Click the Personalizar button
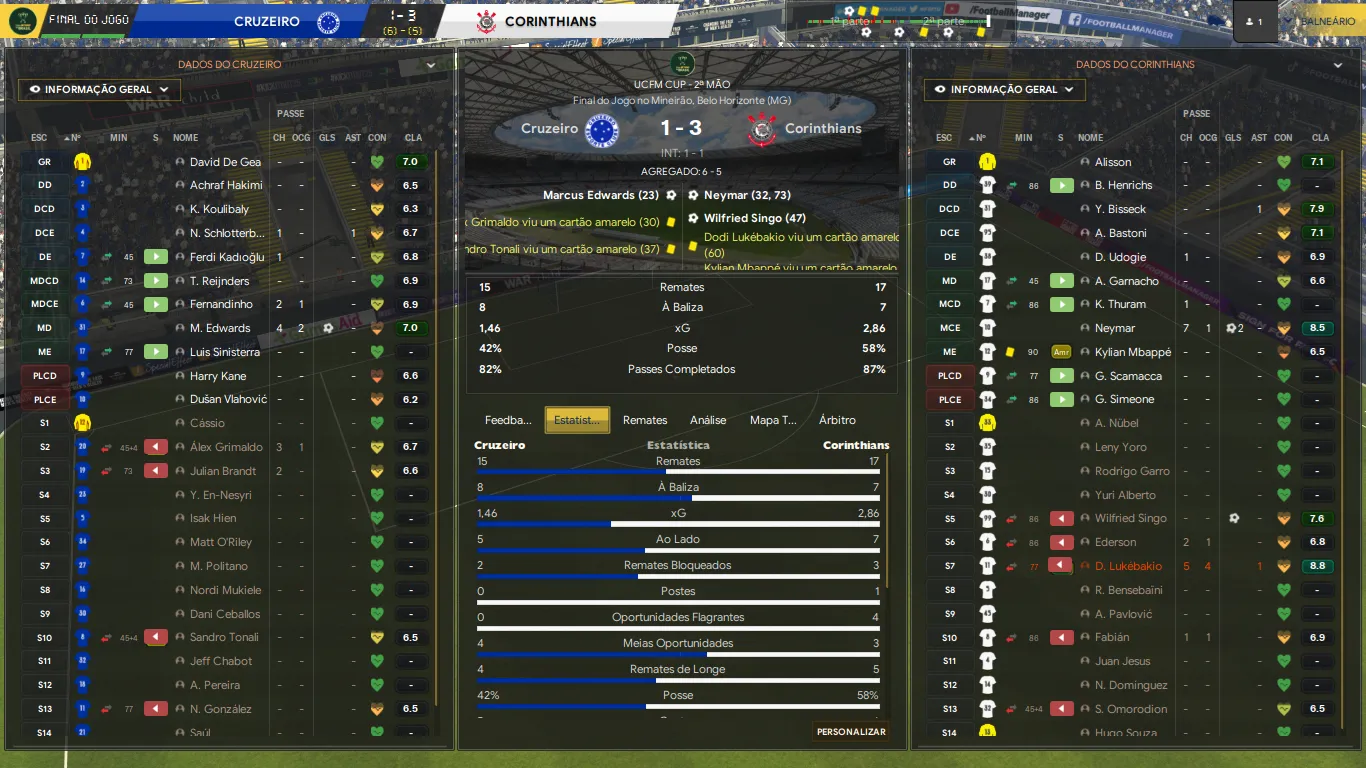Screen dimensions: 1366x768 (851, 732)
